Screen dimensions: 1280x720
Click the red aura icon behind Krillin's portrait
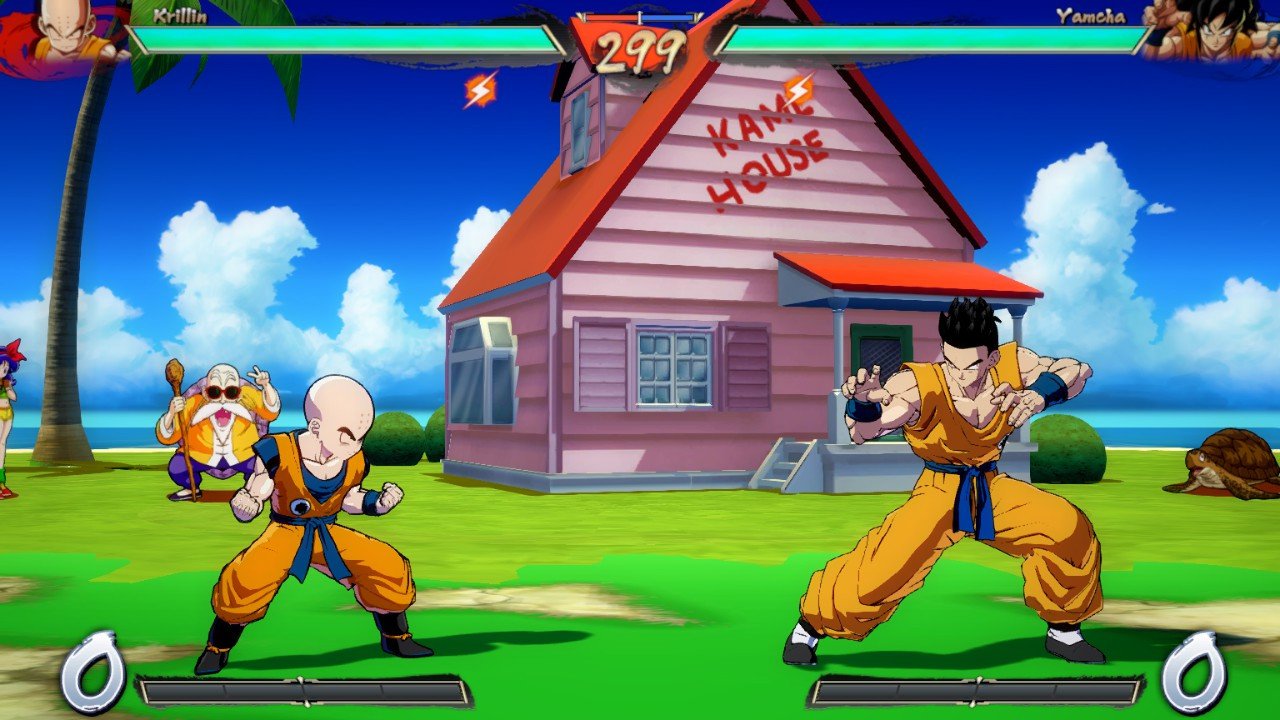[15, 30]
